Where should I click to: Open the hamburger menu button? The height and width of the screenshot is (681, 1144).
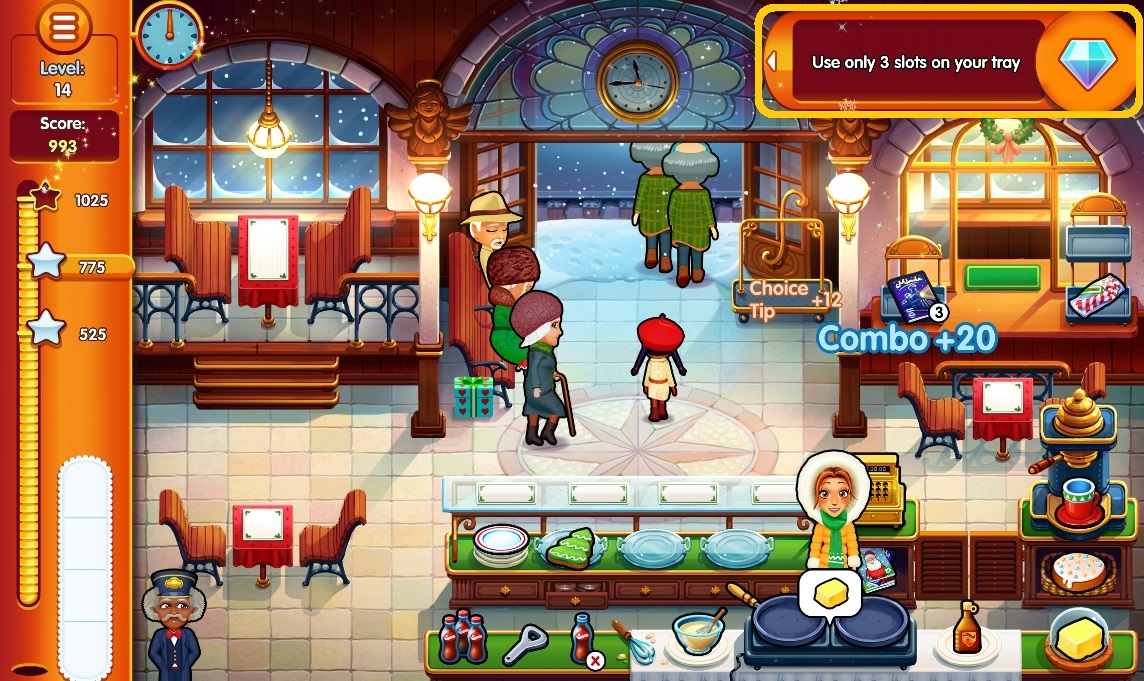click(63, 30)
